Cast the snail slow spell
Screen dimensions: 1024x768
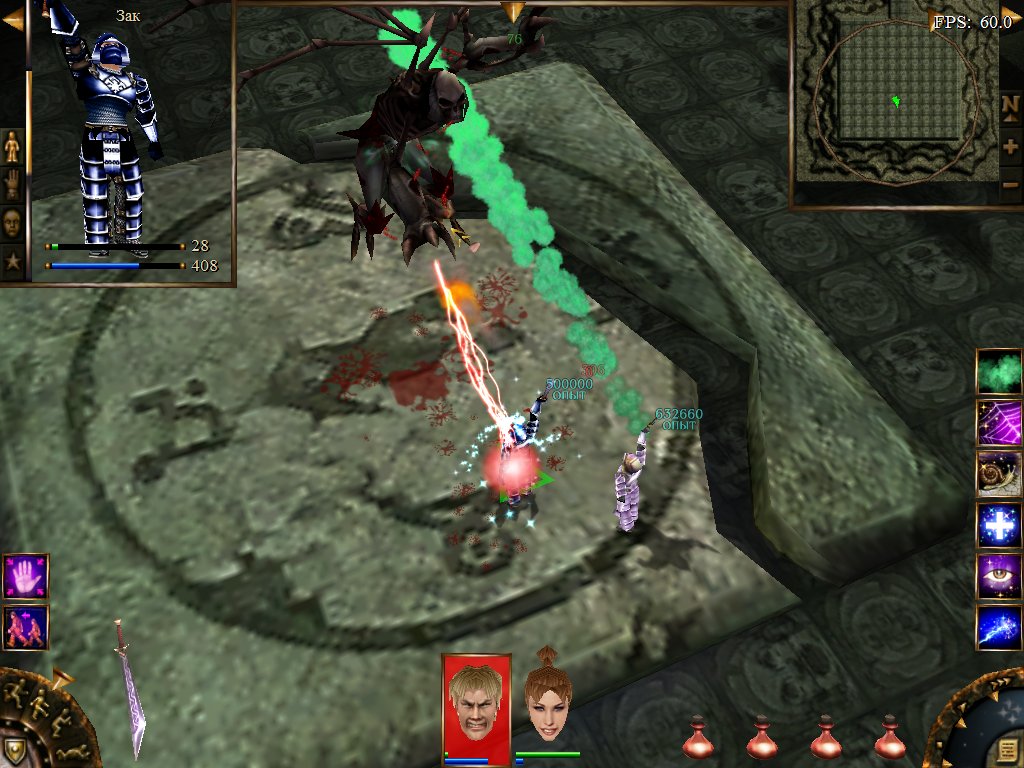(998, 473)
